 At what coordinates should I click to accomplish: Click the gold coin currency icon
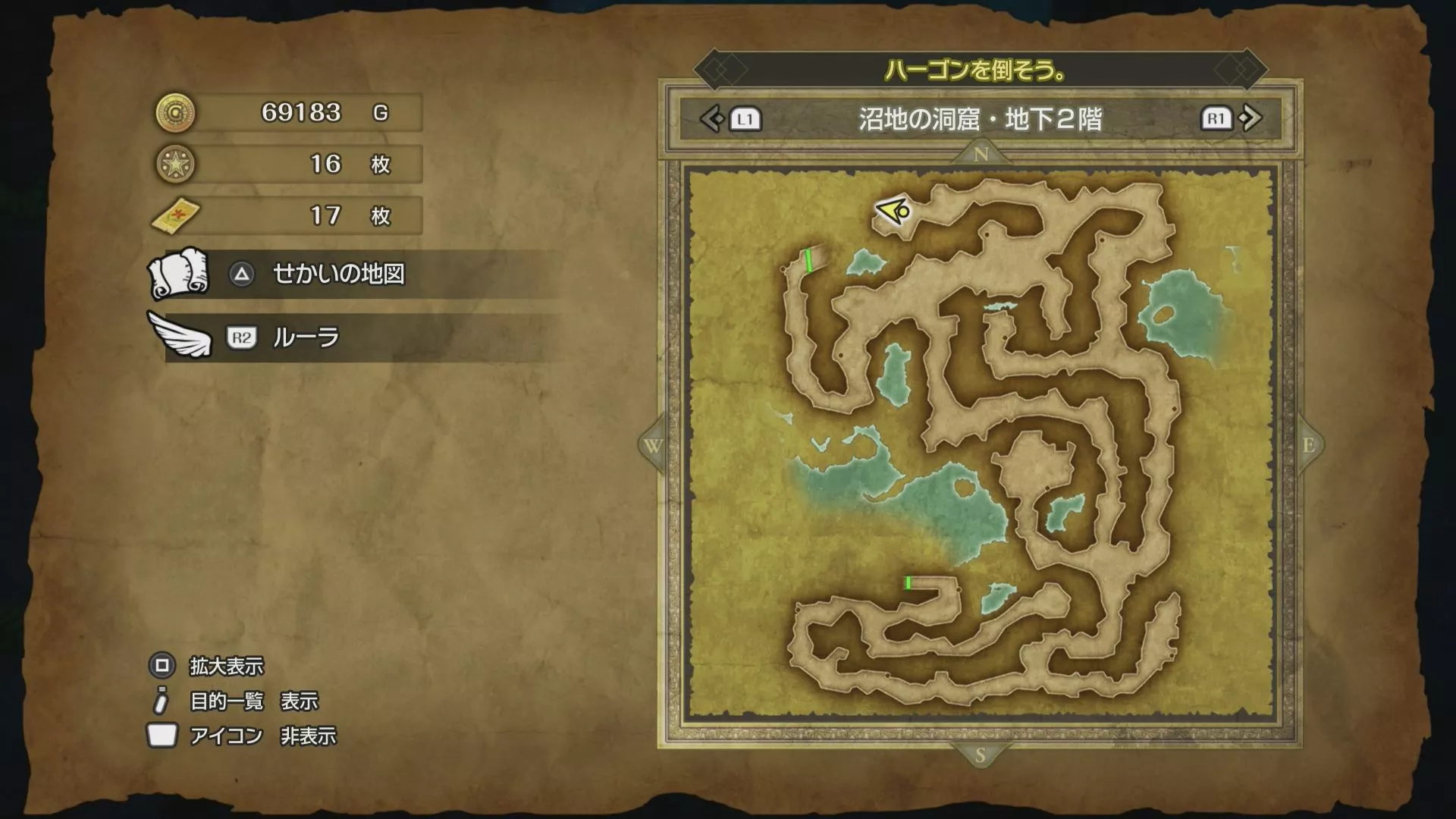point(175,112)
